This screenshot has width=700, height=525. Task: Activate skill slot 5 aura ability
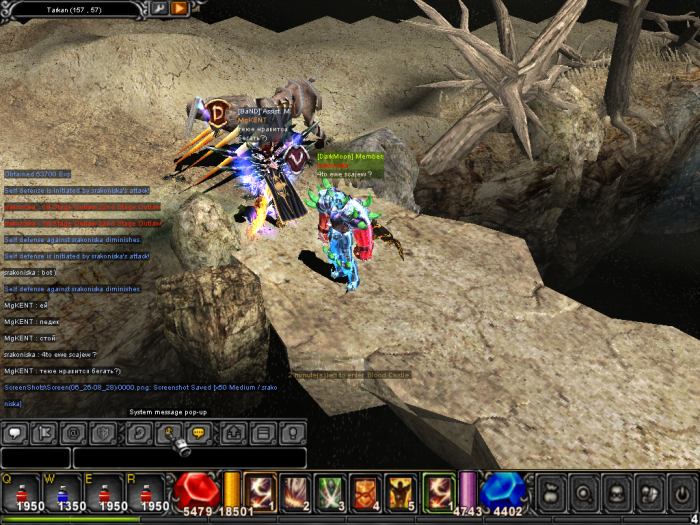(401, 491)
